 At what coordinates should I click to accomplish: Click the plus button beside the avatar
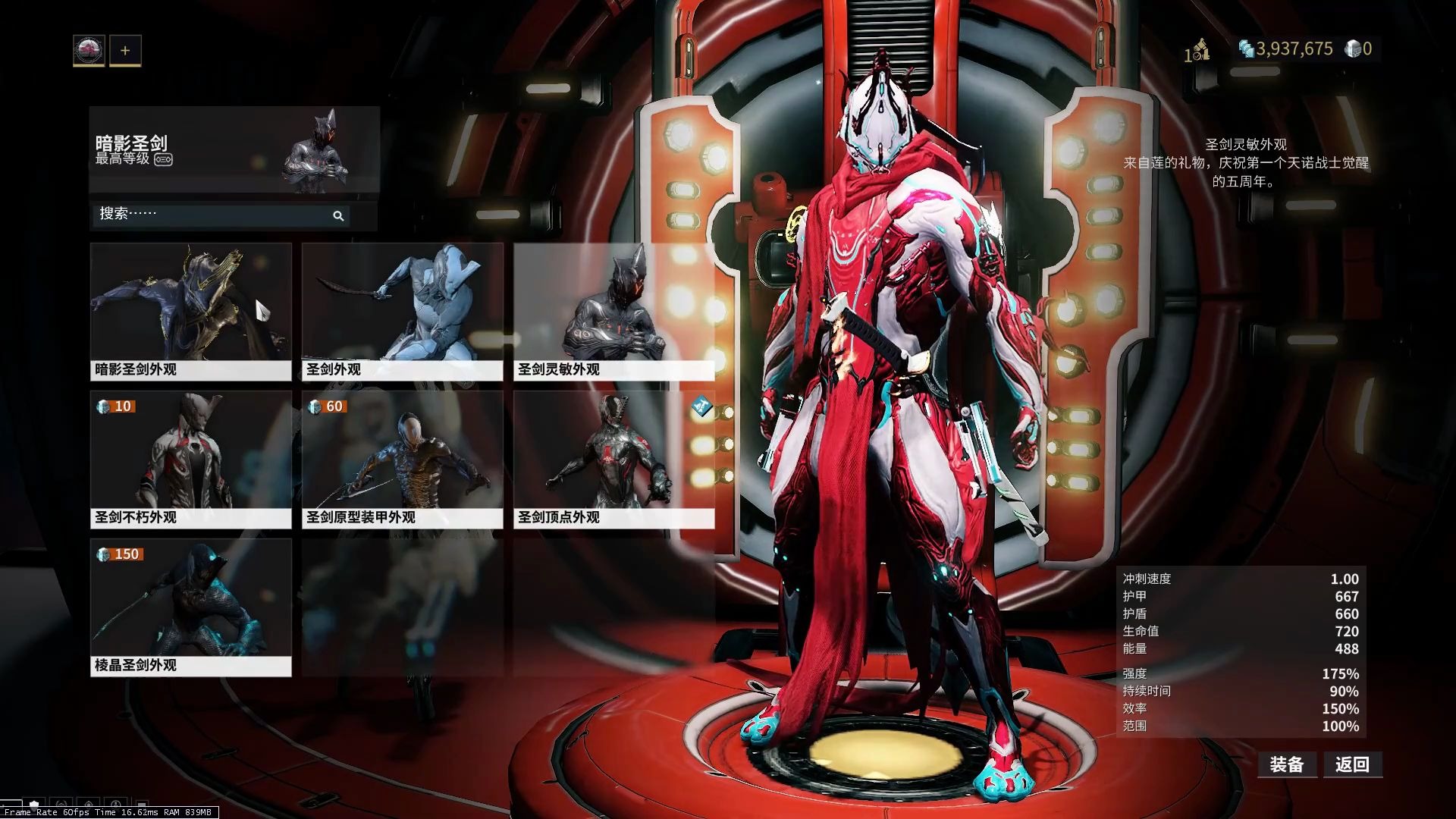[x=125, y=51]
